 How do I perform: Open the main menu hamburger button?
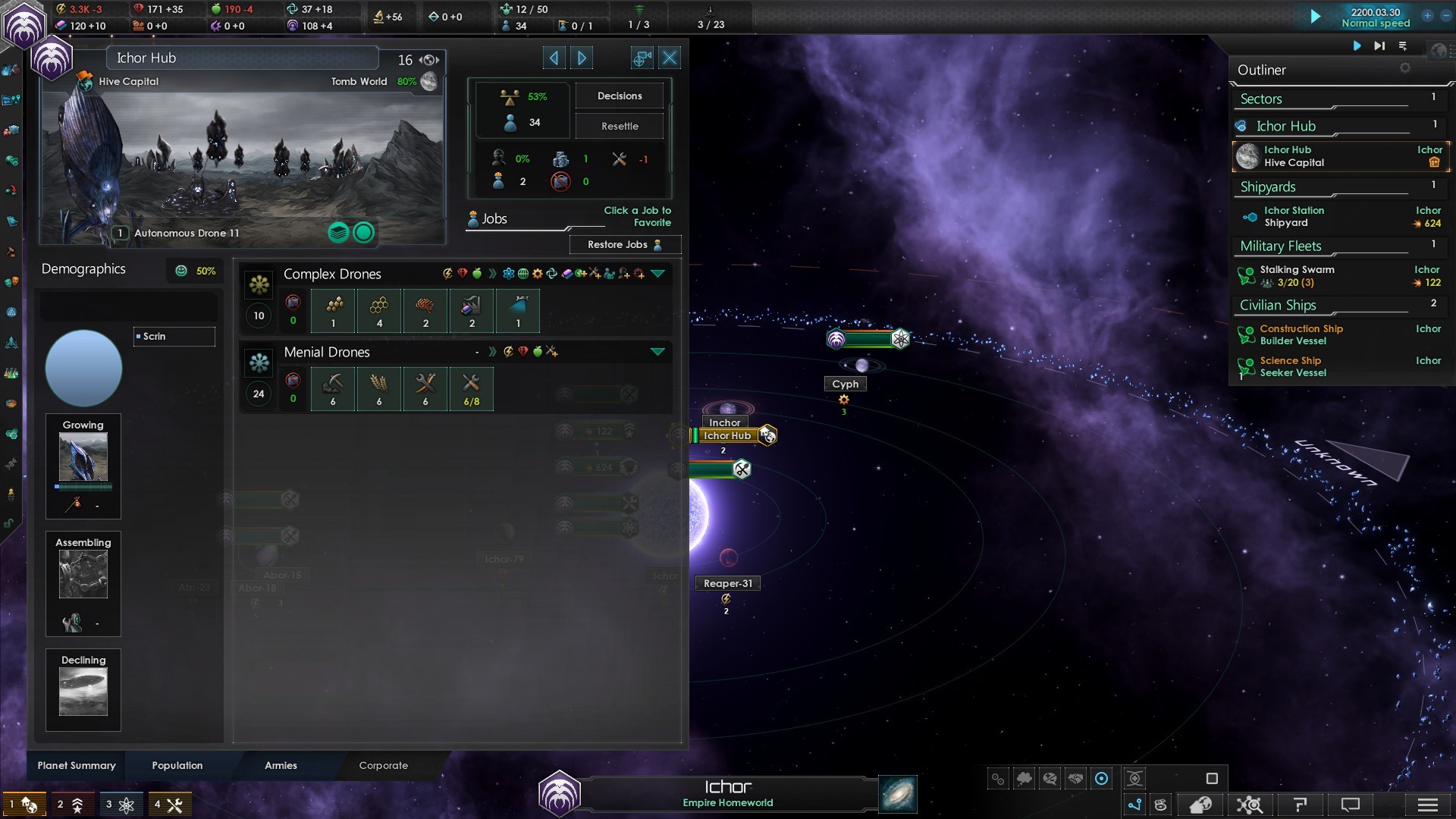(x=1427, y=805)
